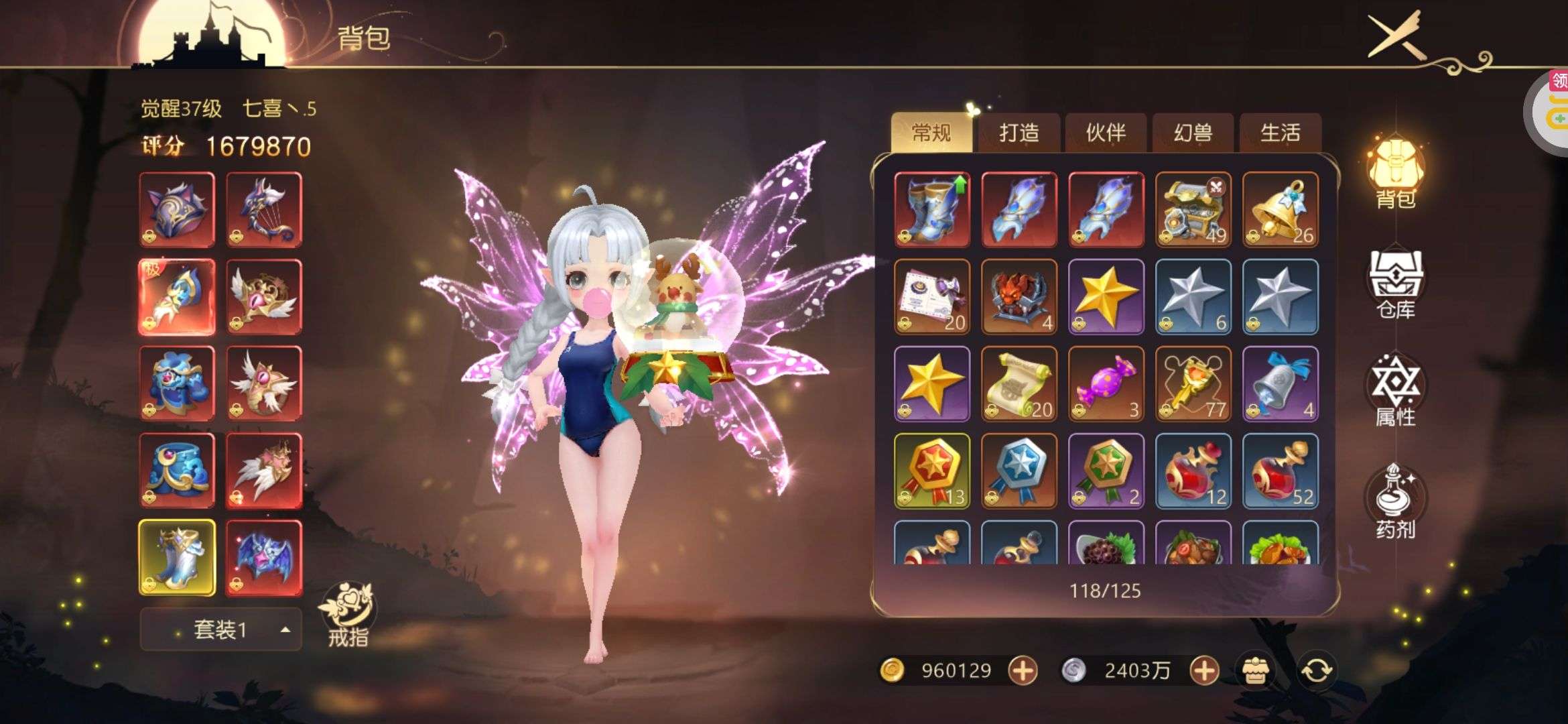Switch to the 打造 tab
This screenshot has height=724, width=1568.
tap(1019, 133)
